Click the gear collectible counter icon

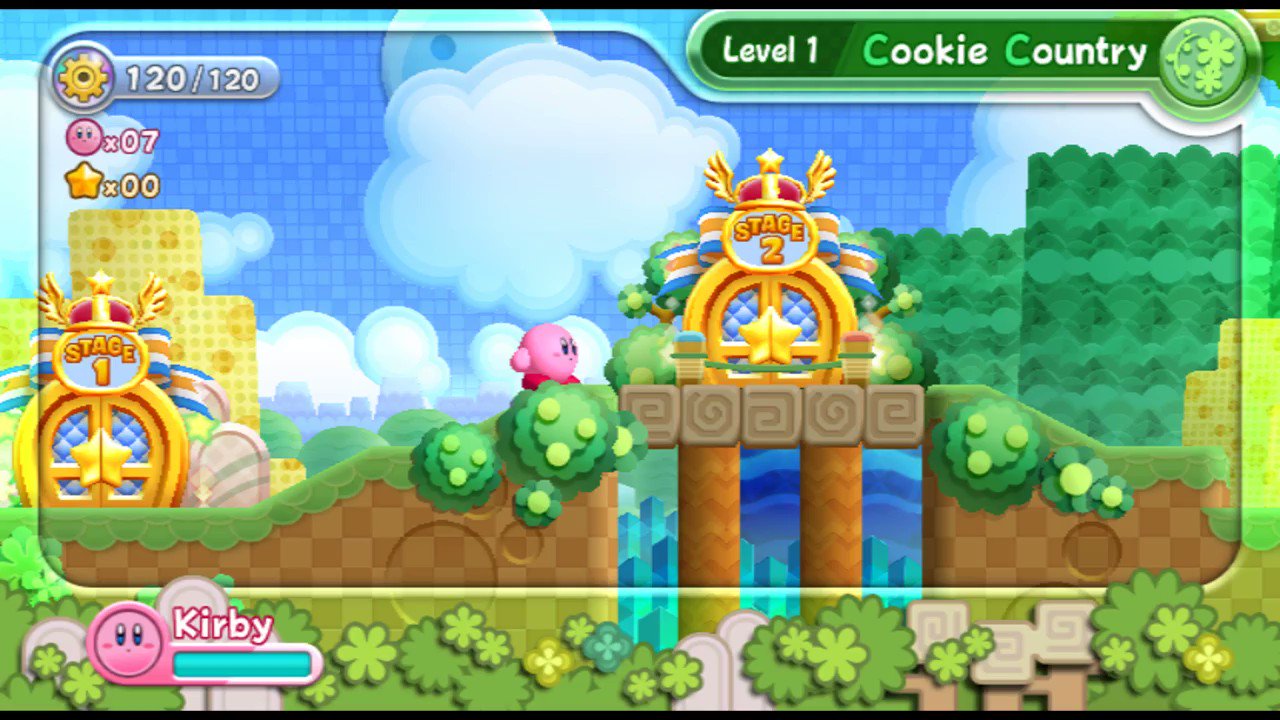pos(84,78)
